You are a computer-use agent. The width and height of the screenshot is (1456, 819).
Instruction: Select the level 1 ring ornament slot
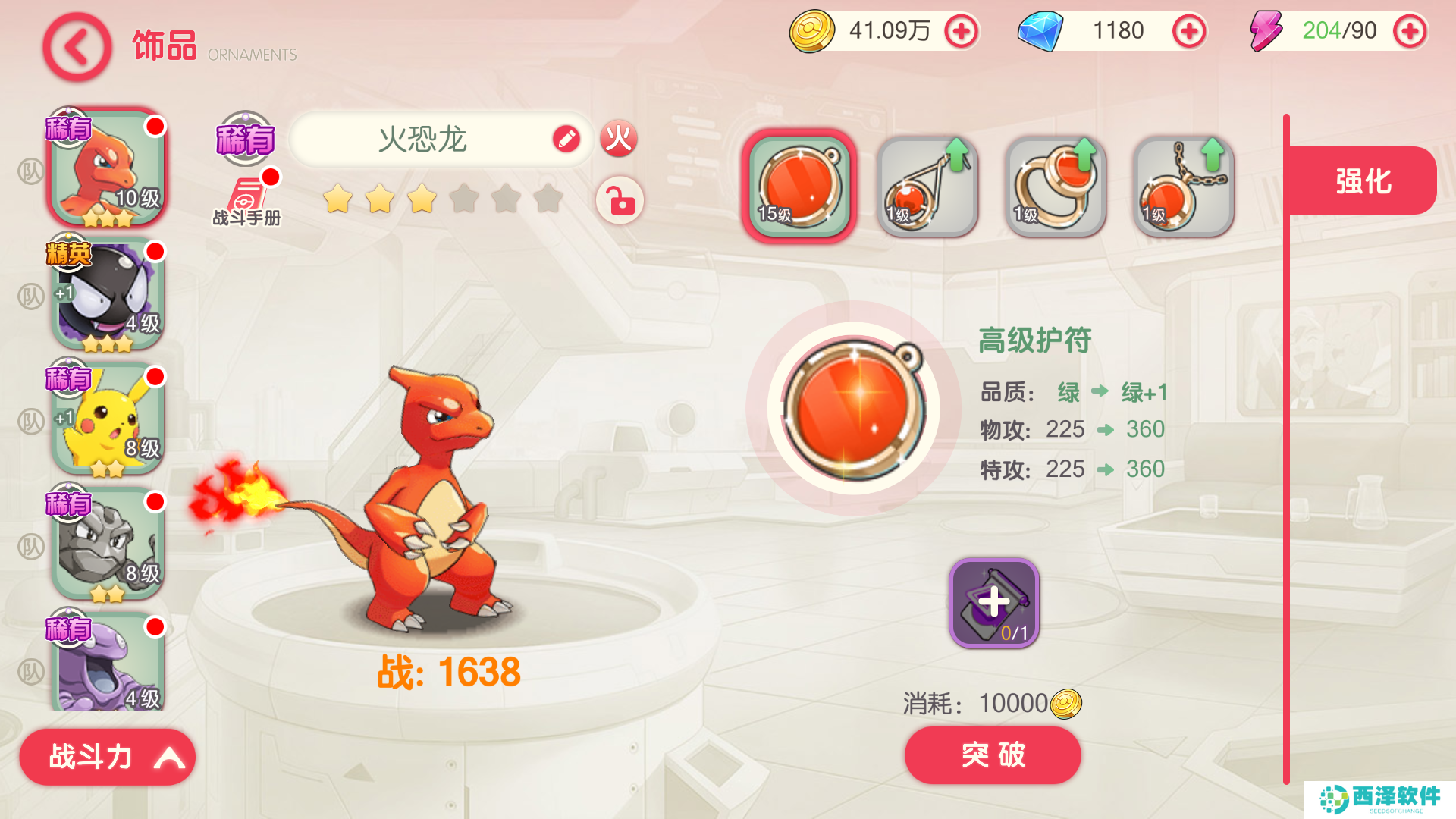1056,186
